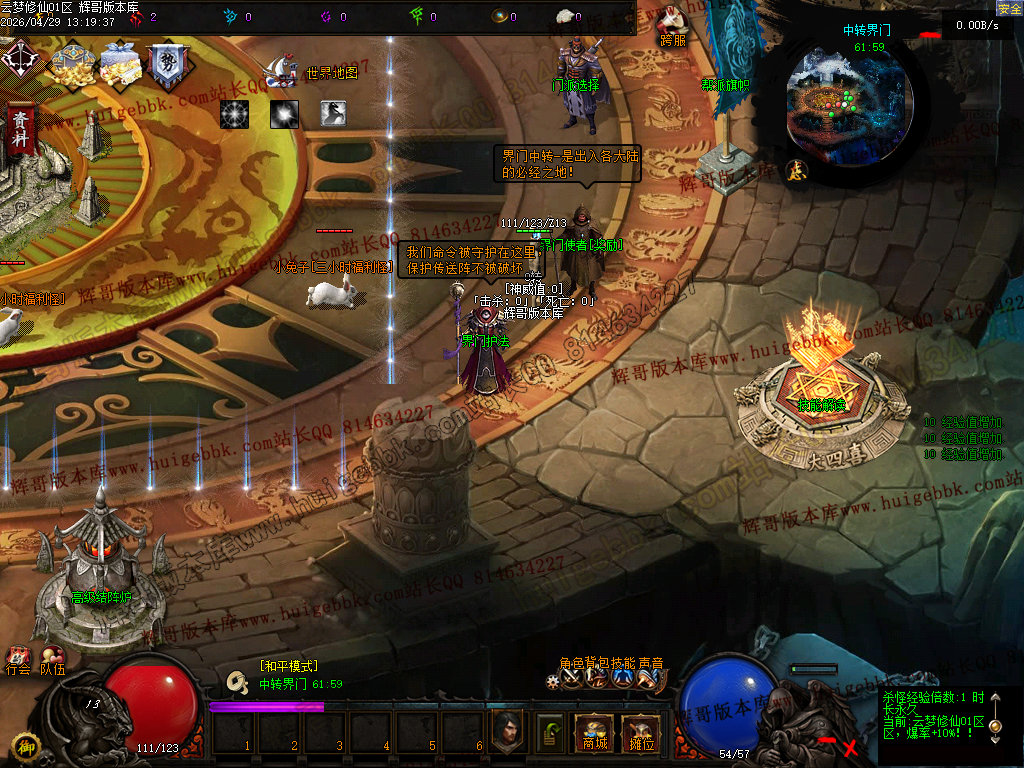Image resolution: width=1024 pixels, height=768 pixels.
Task: Open the 行会 guild menu
Action: [18, 661]
